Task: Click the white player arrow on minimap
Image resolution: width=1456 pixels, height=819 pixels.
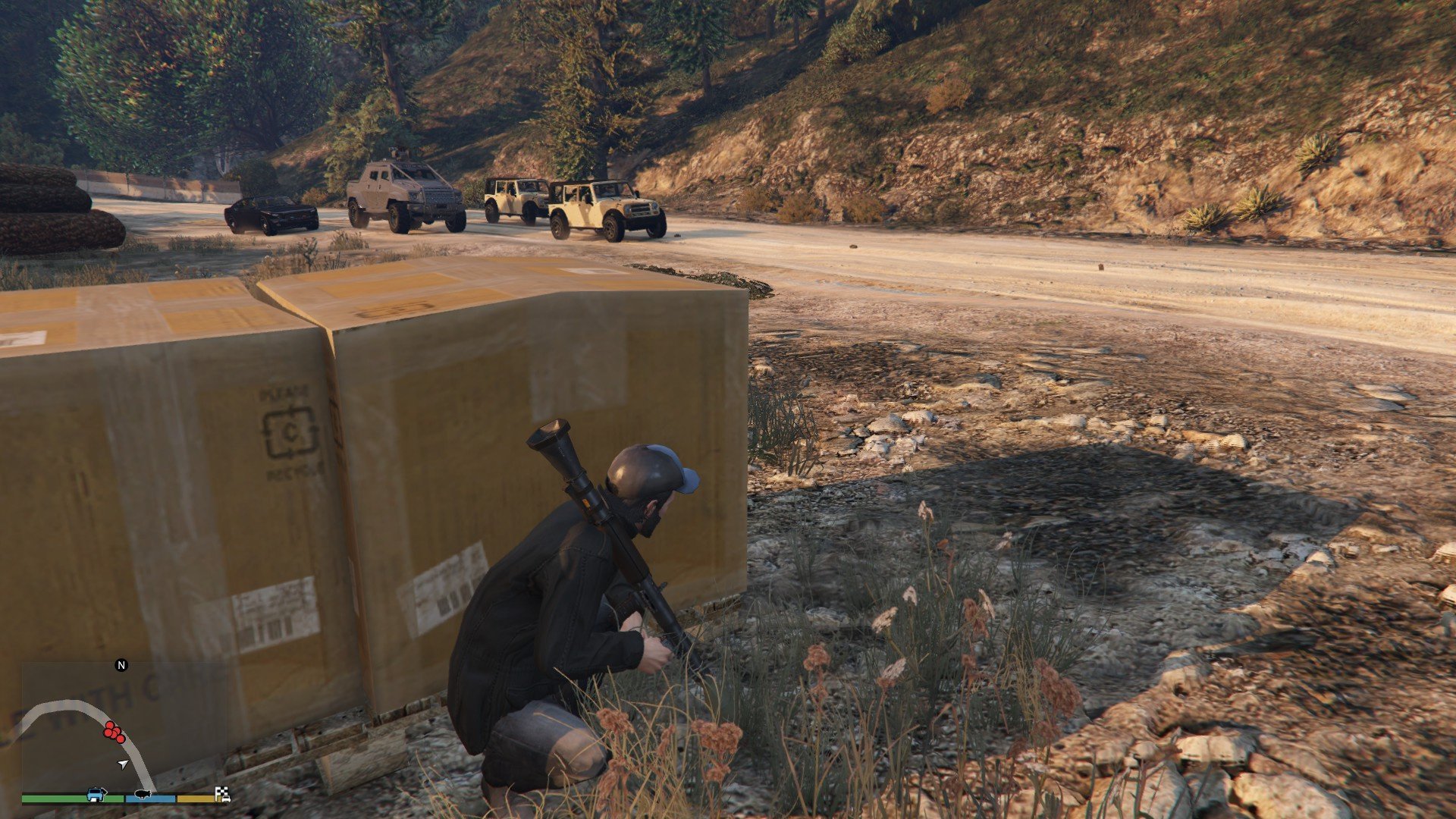Action: (123, 764)
